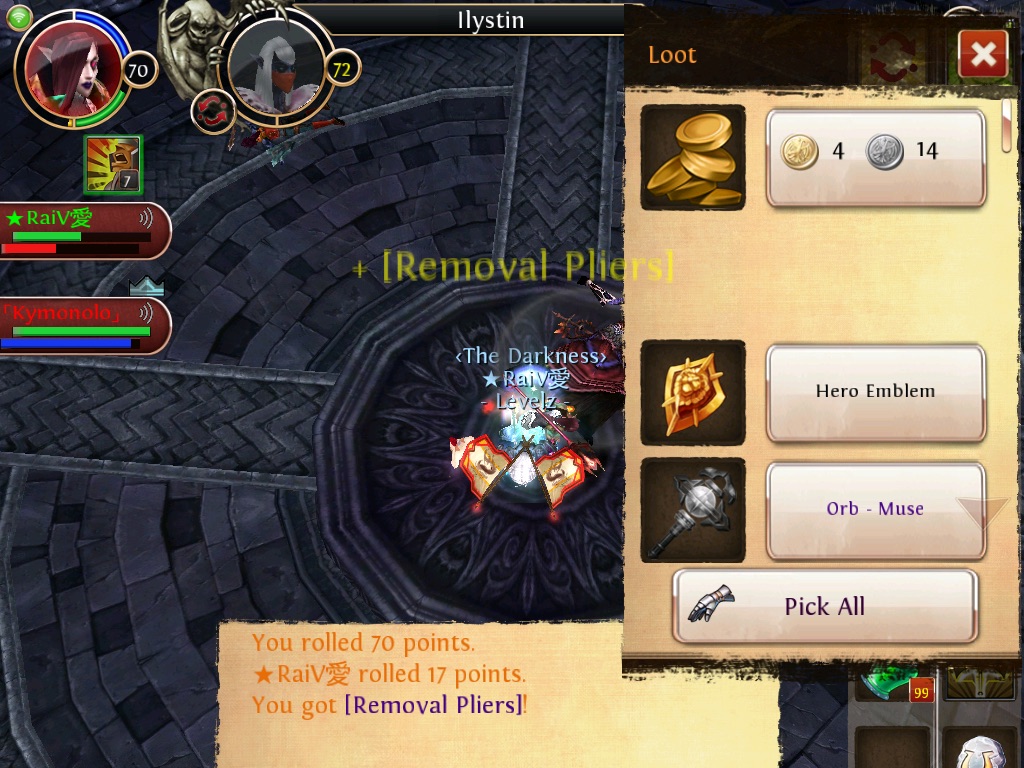The width and height of the screenshot is (1024, 768).
Task: Click the active buff icon showing 7
Action: click(112, 165)
